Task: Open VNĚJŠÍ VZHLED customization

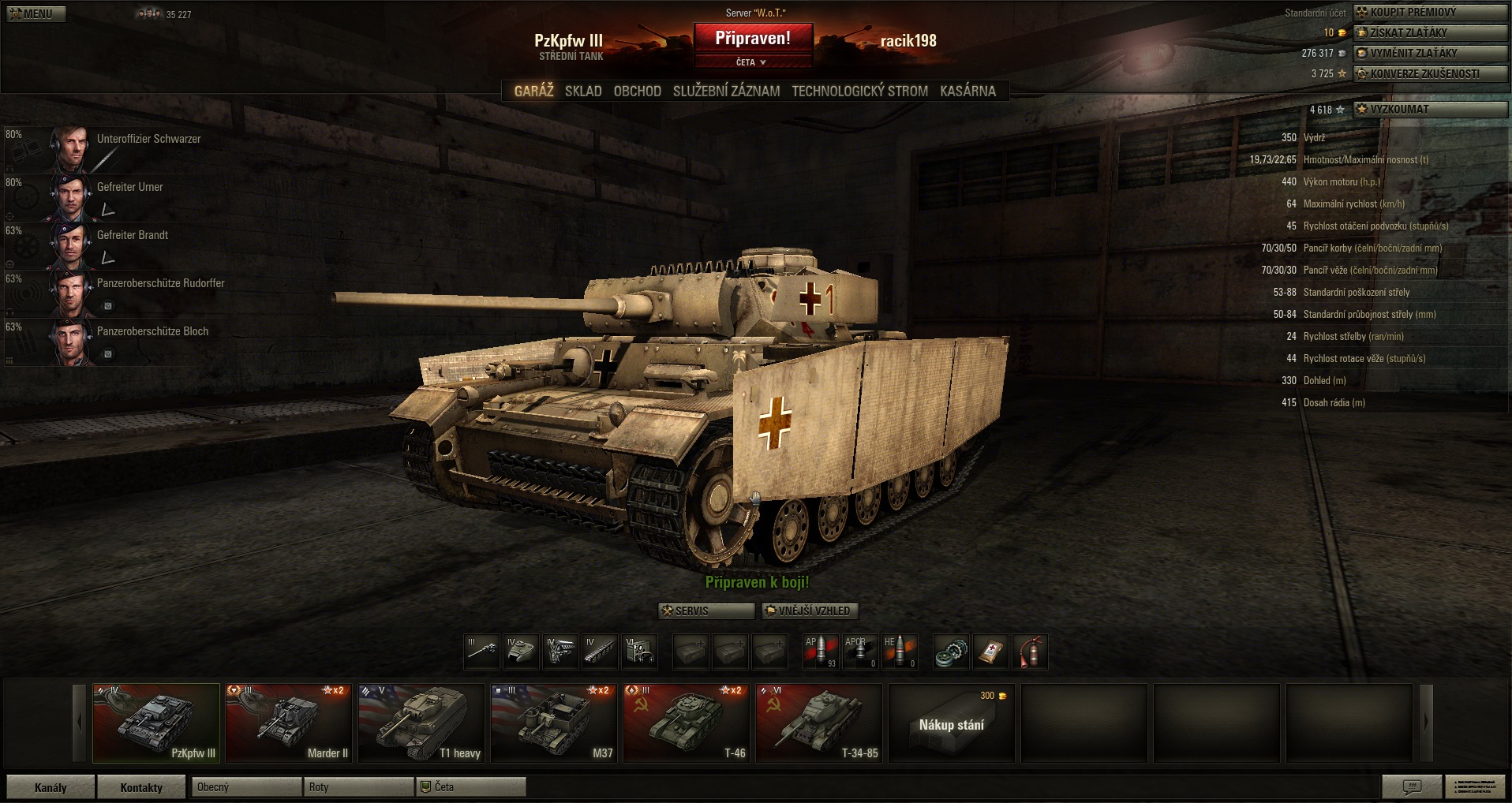Action: pos(810,611)
